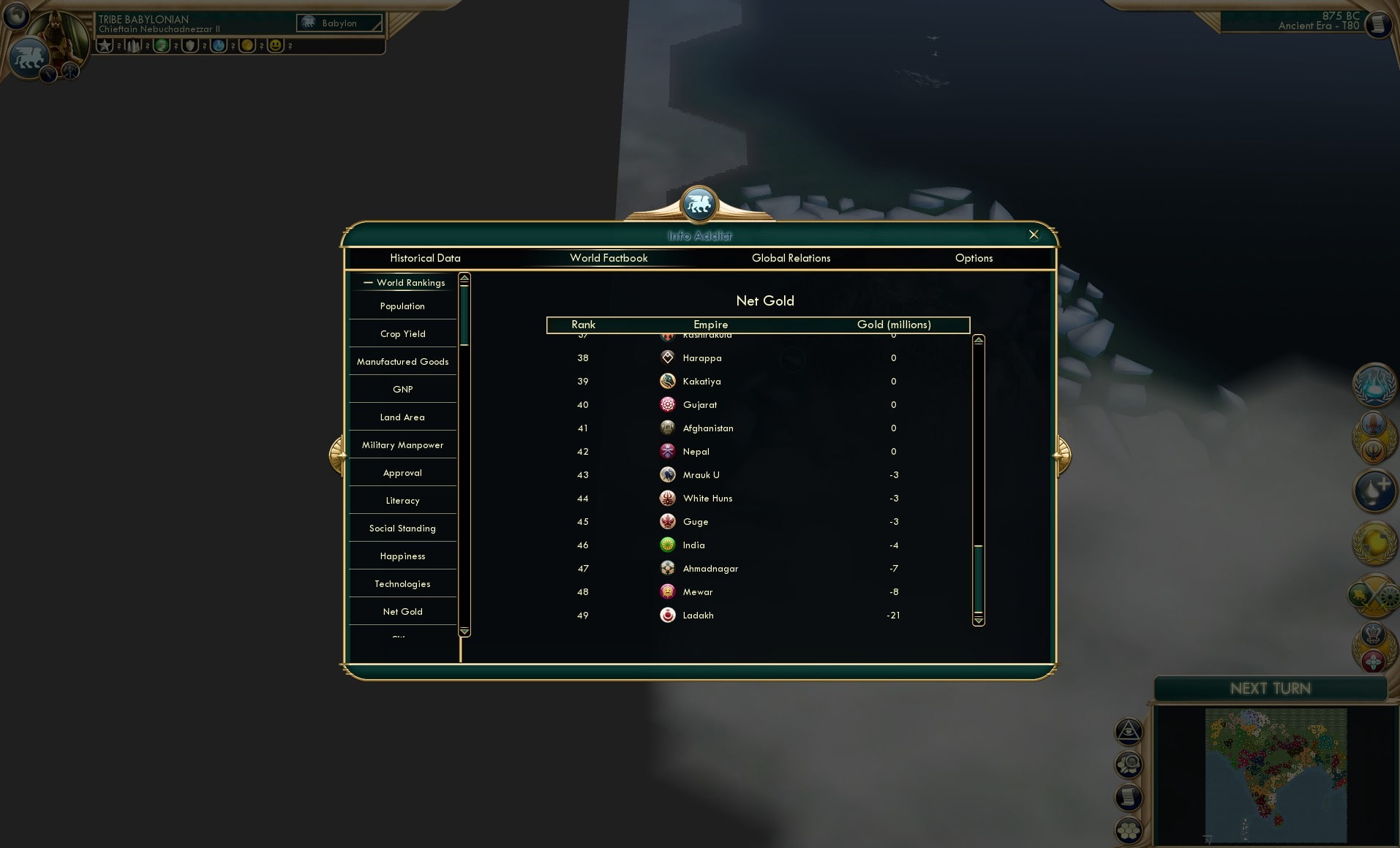Click the happiness smiley indicator
This screenshot has height=848, width=1400.
276,46
